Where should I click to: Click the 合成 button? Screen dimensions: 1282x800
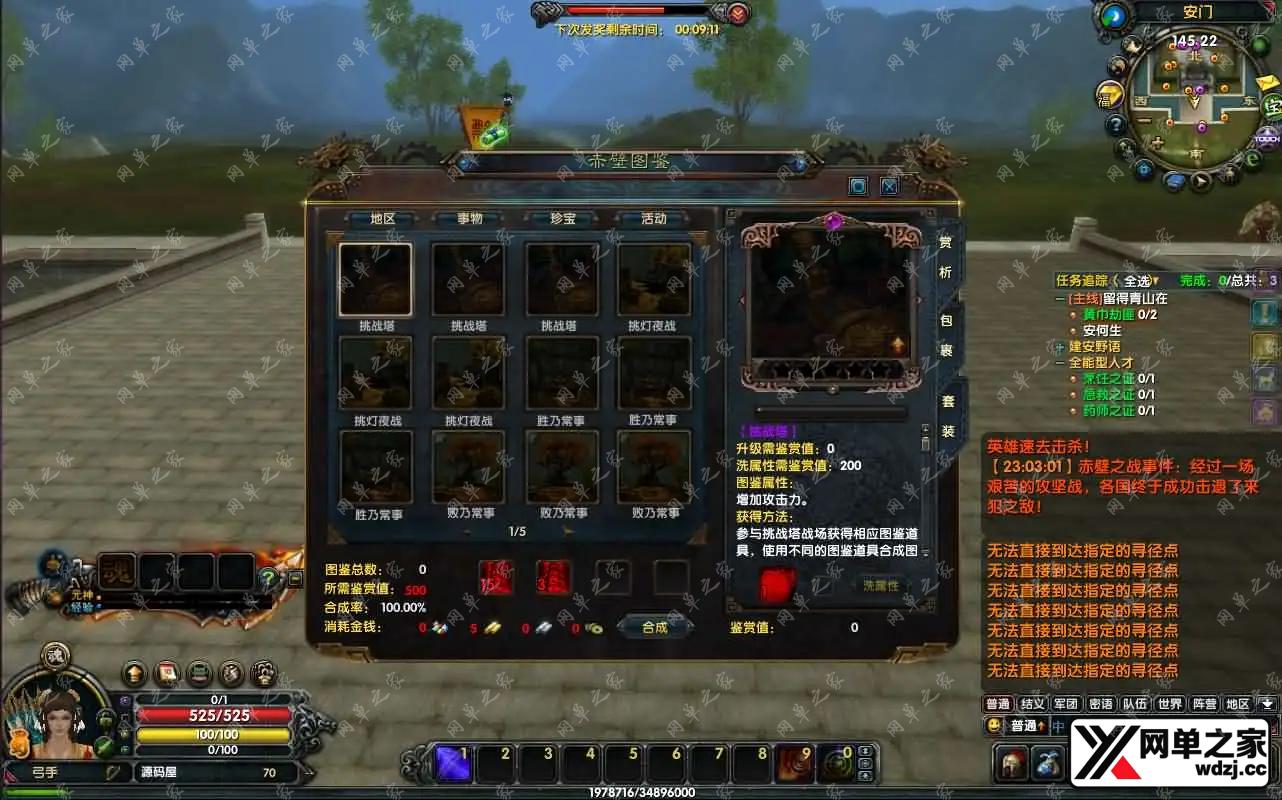pyautogui.click(x=654, y=627)
